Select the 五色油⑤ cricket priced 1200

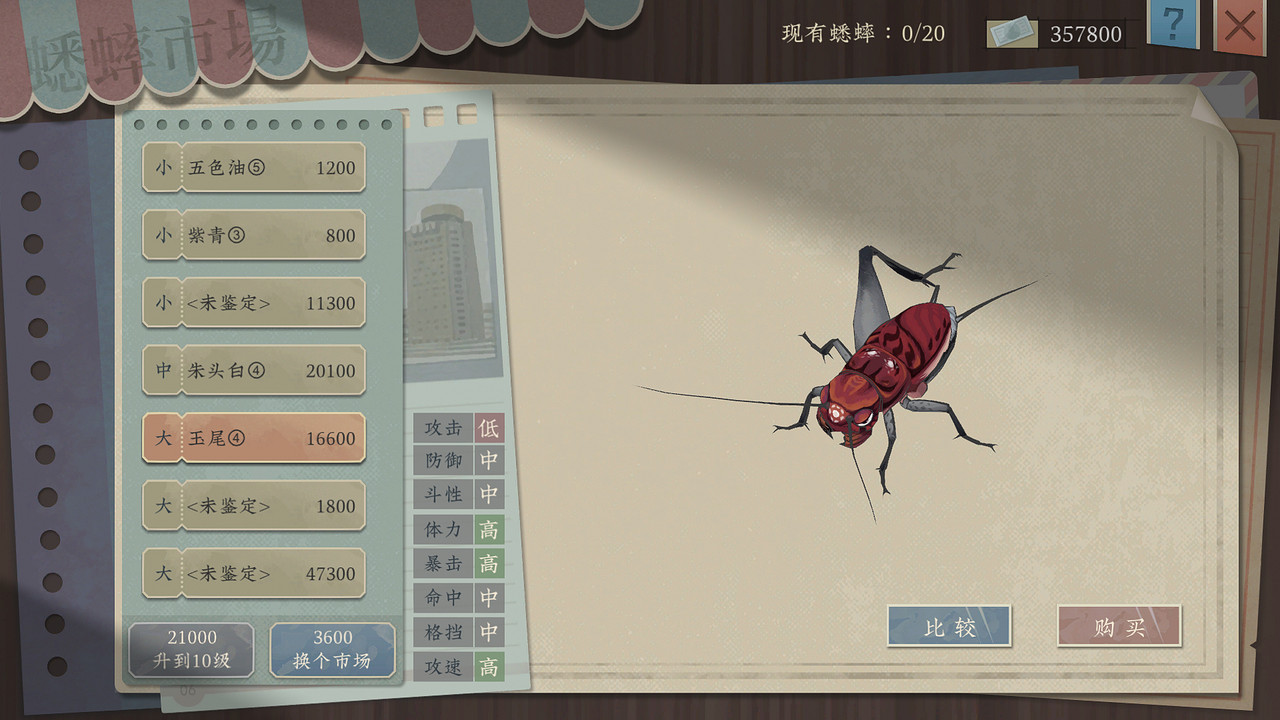click(253, 168)
